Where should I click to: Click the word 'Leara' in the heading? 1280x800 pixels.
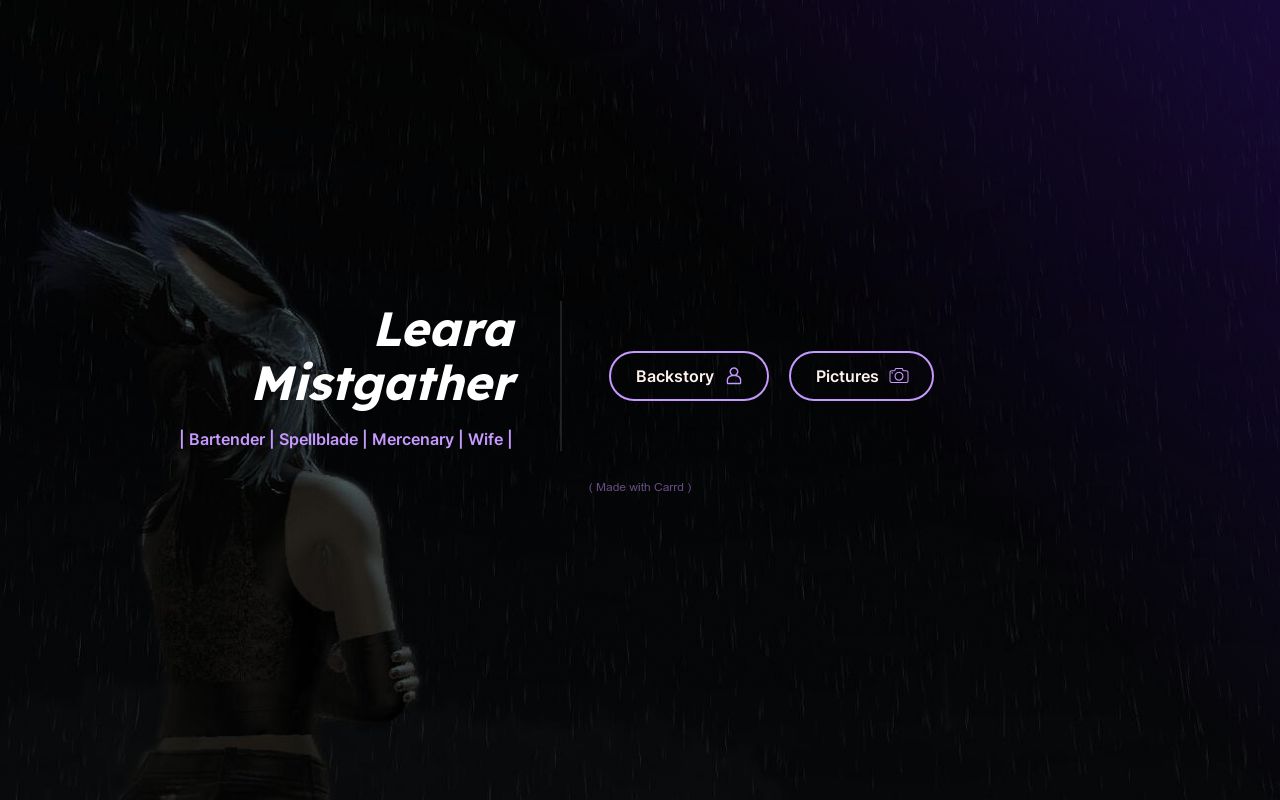point(445,329)
